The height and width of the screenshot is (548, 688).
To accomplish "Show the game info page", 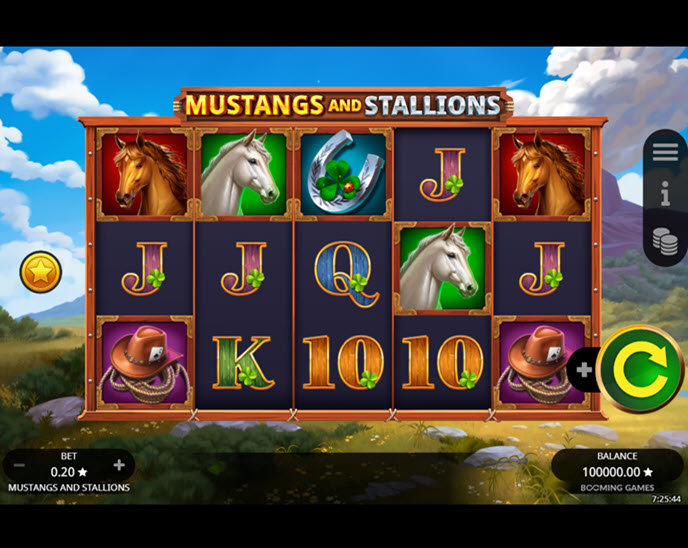I will pyautogui.click(x=665, y=196).
